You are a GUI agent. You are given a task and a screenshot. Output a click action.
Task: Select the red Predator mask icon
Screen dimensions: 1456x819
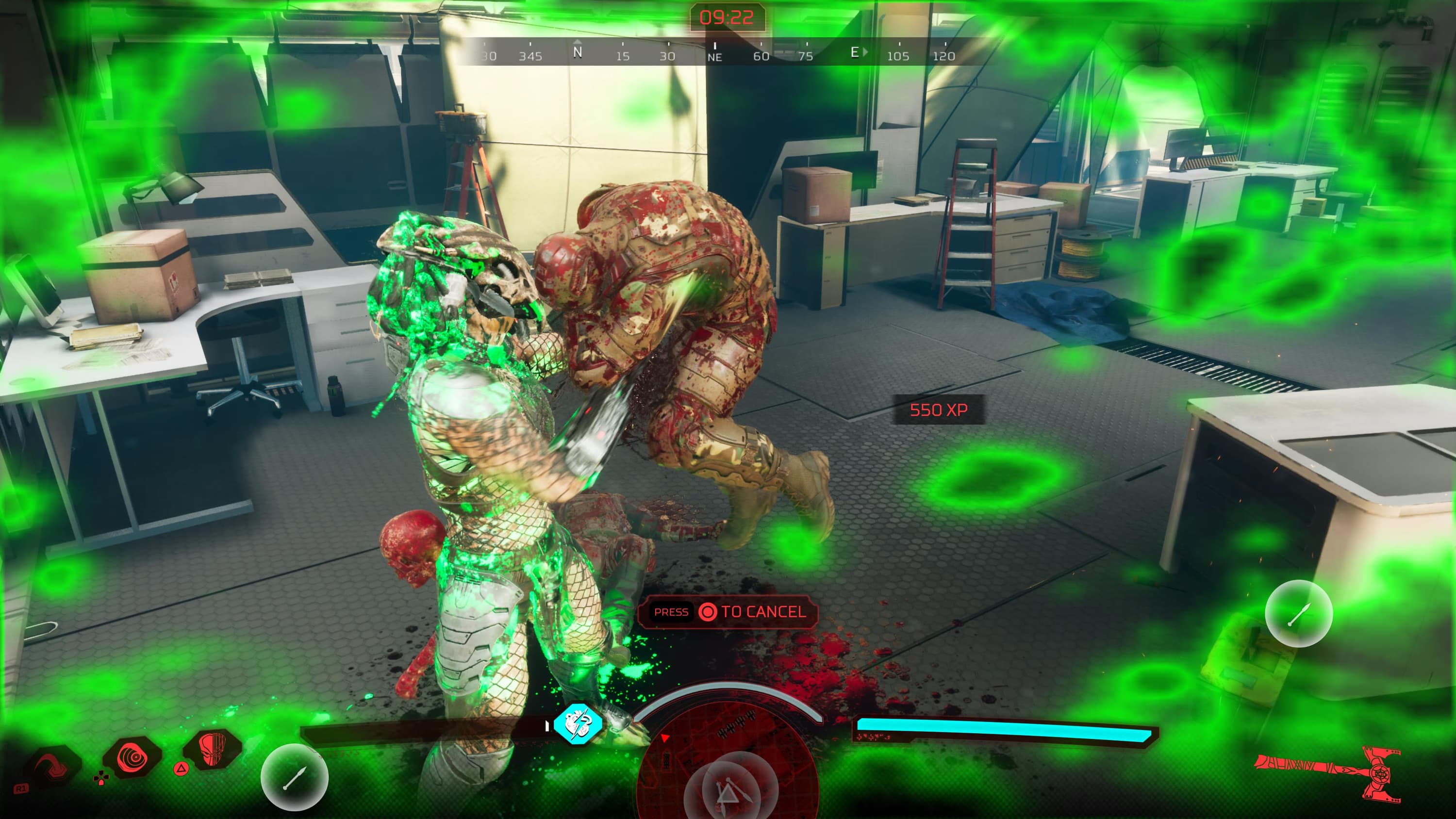pyautogui.click(x=213, y=750)
